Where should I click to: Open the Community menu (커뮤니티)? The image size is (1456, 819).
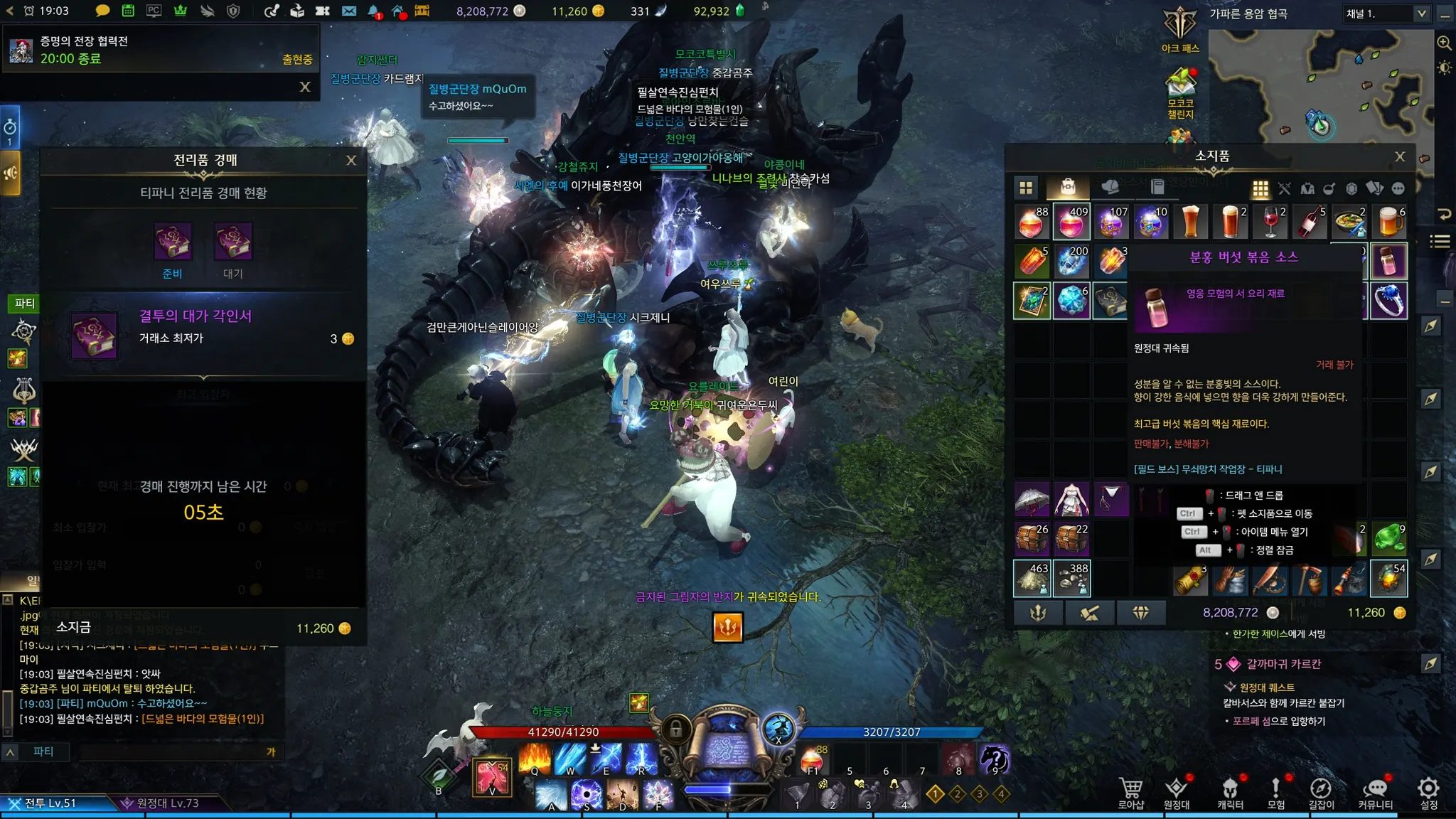[x=1375, y=792]
